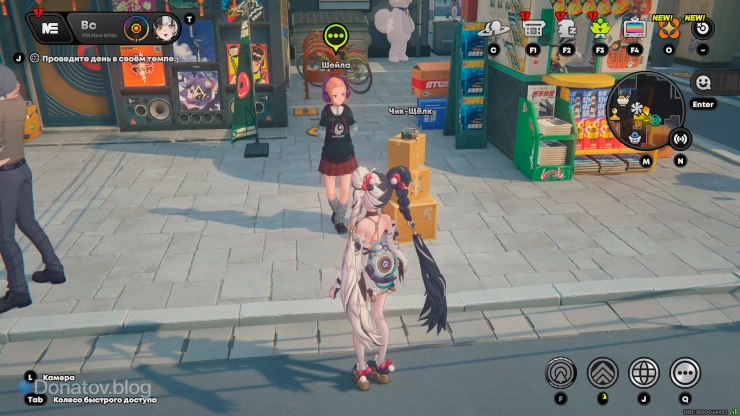Activate the round arrow skill button
740x416 pixels.
pos(561,373)
